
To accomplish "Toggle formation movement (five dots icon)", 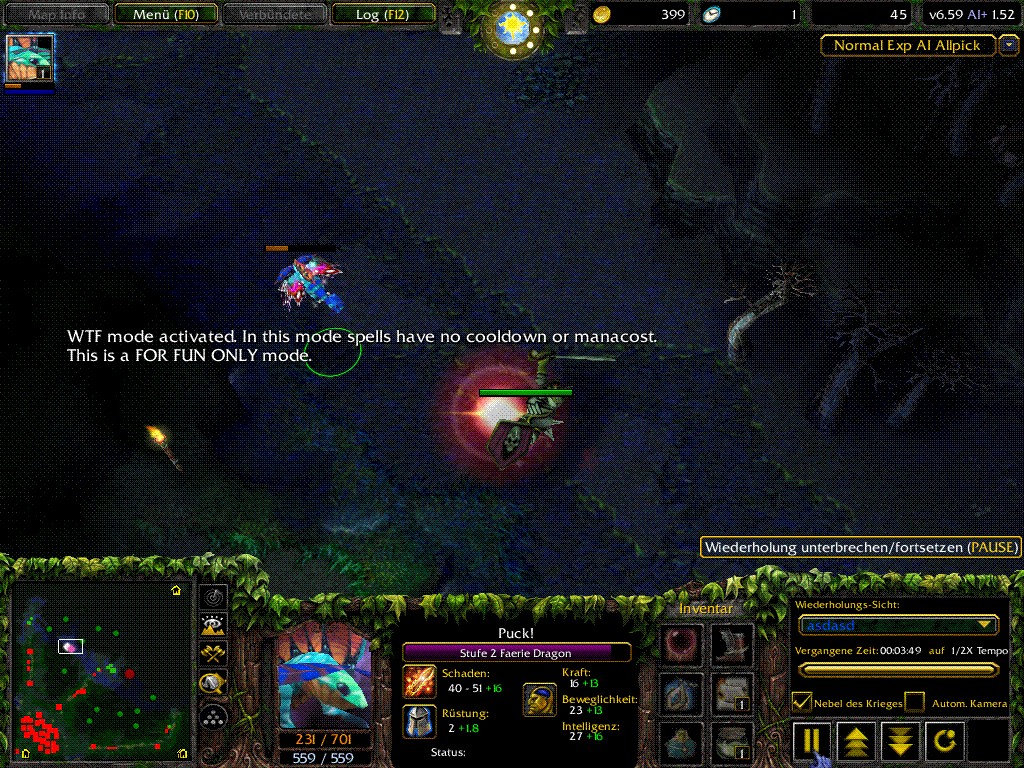I will coord(212,714).
